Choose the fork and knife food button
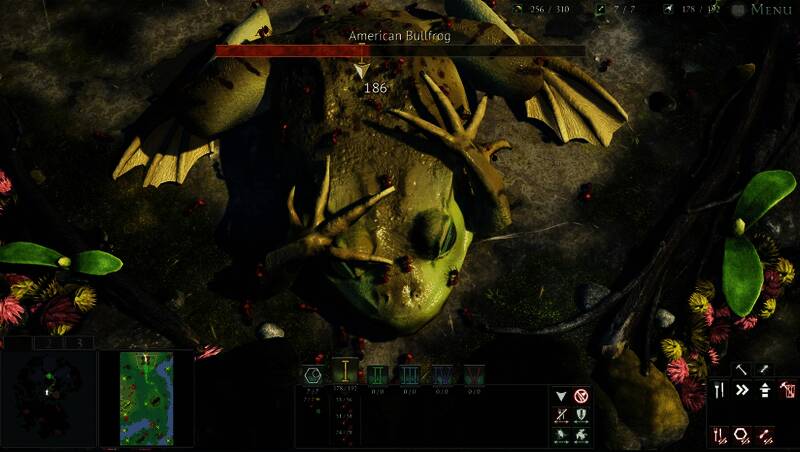Viewport: 800px width, 452px height. pyautogui.click(x=720, y=390)
